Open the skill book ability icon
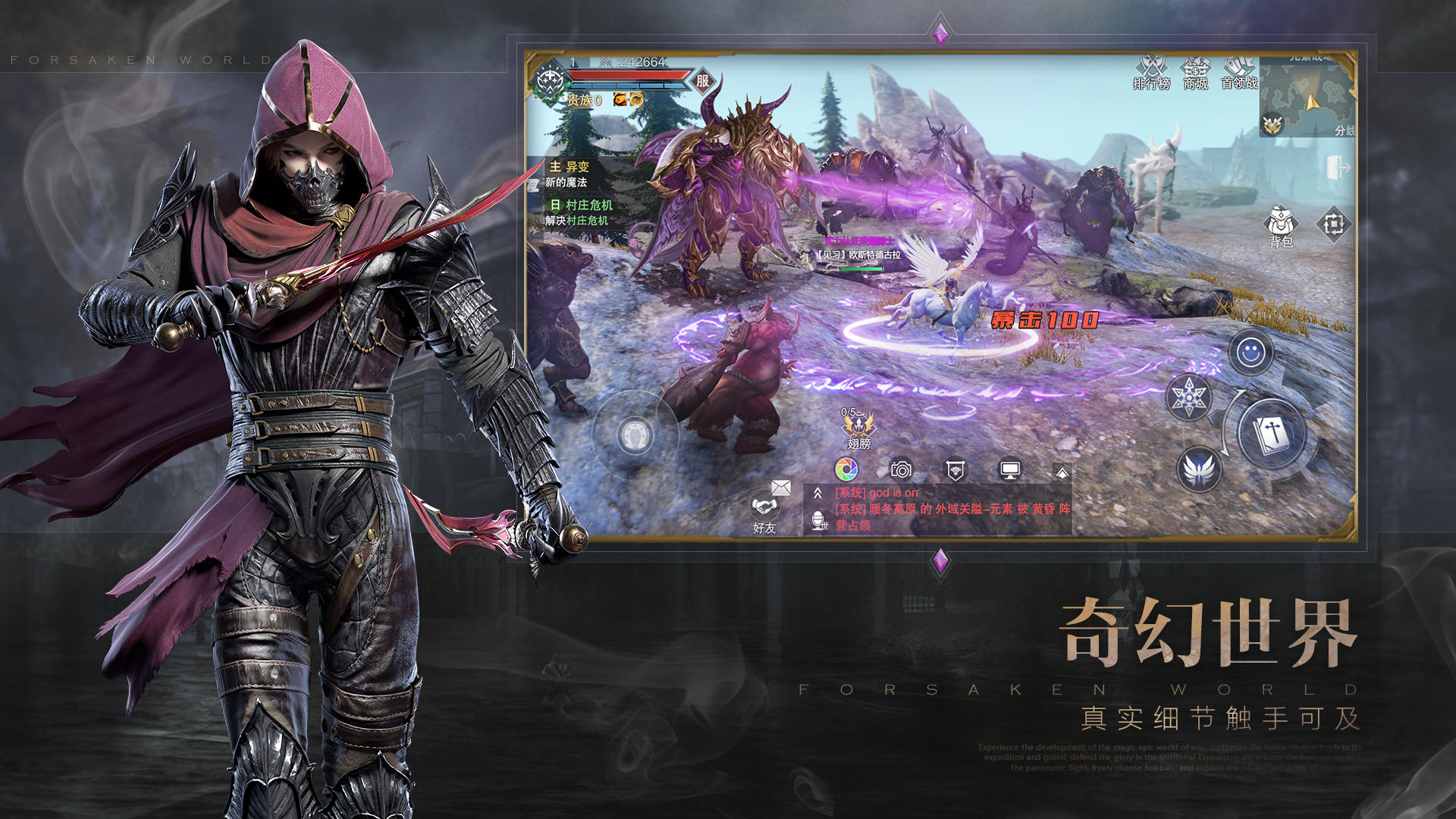The height and width of the screenshot is (819, 1456). [1272, 430]
